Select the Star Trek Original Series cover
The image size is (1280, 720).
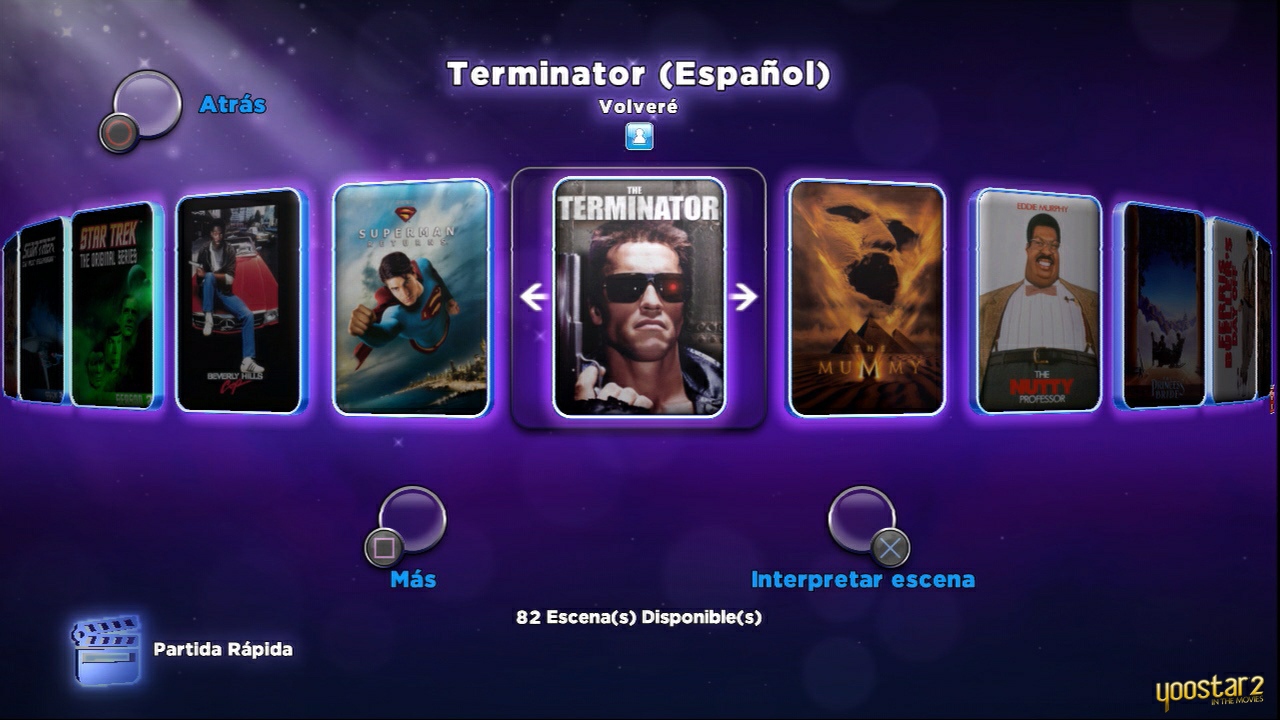tap(113, 300)
